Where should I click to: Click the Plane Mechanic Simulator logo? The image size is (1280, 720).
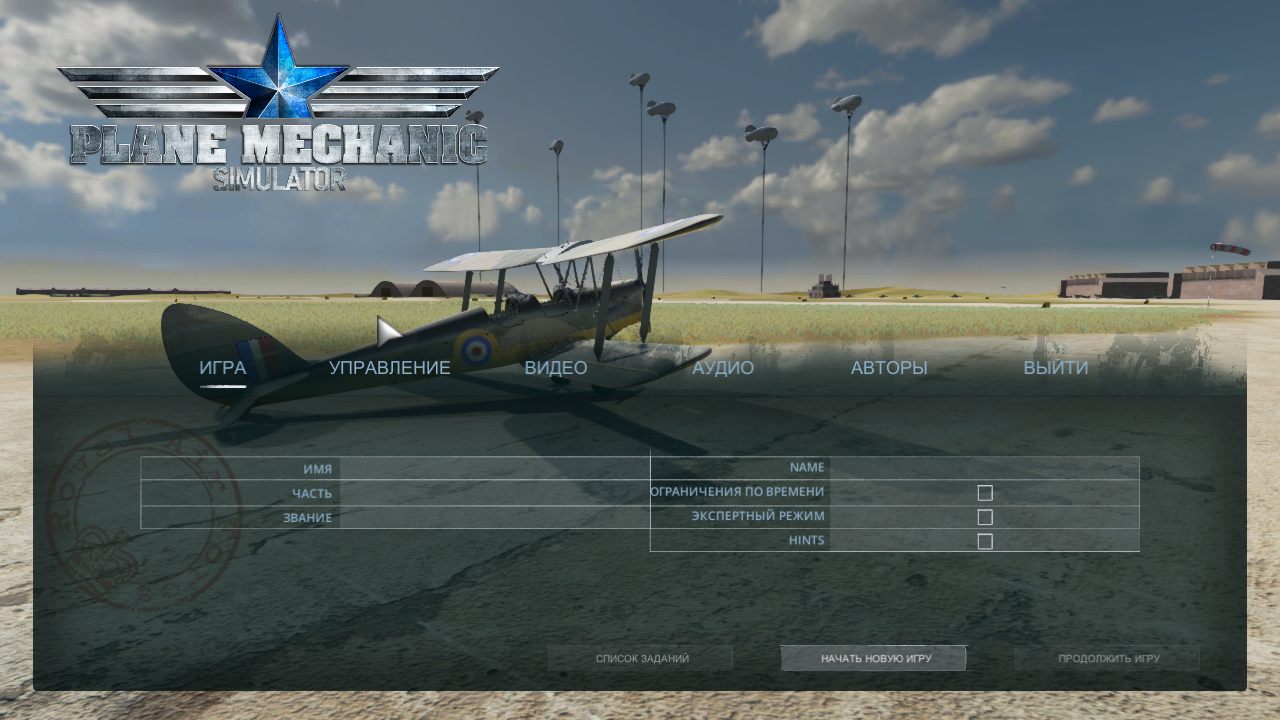click(x=276, y=145)
